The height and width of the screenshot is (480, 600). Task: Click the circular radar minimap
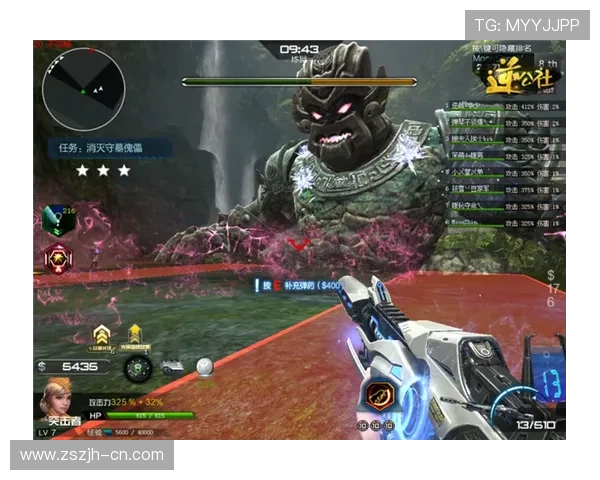85,89
